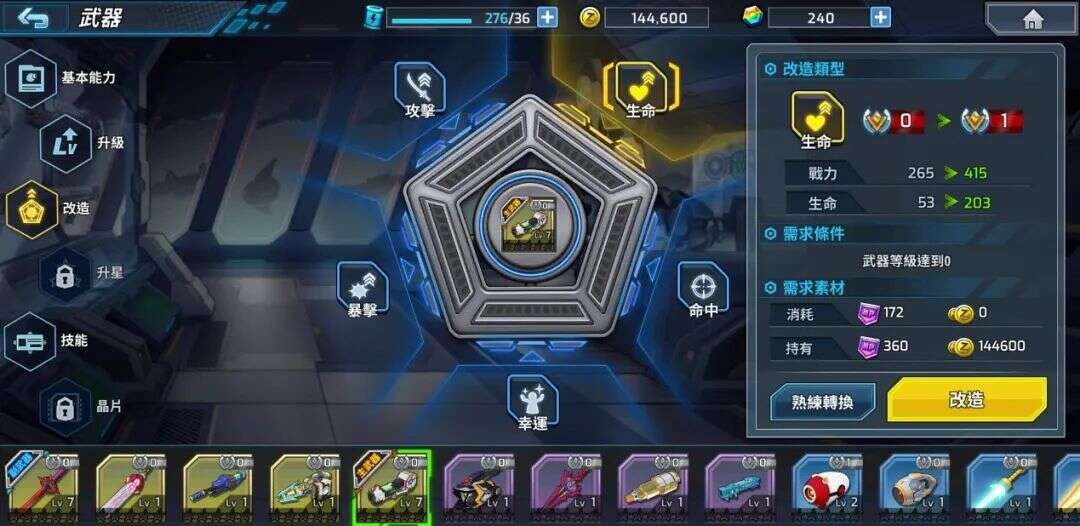This screenshot has height=526, width=1080.
Task: Add more energy with the plus button
Action: click(x=547, y=17)
